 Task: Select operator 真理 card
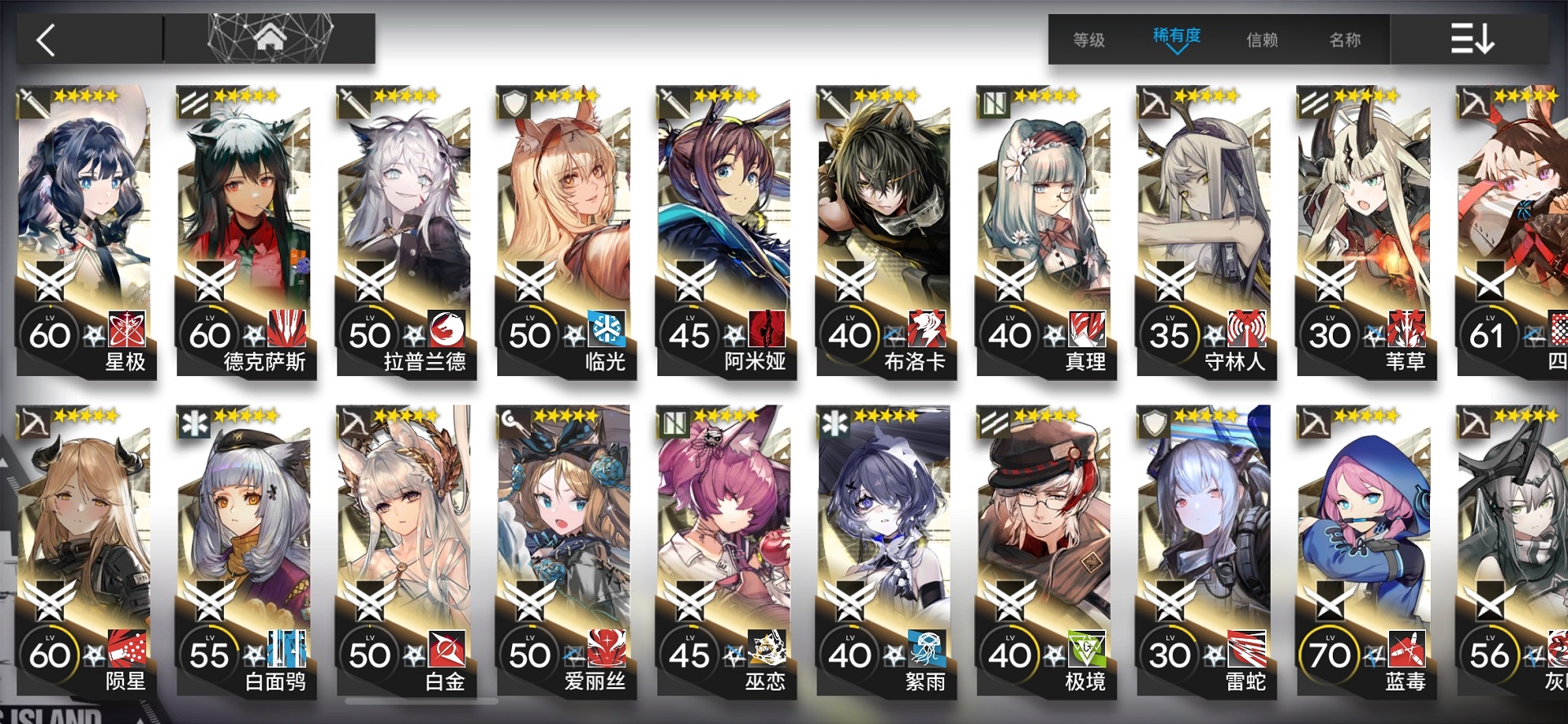click(x=1045, y=229)
